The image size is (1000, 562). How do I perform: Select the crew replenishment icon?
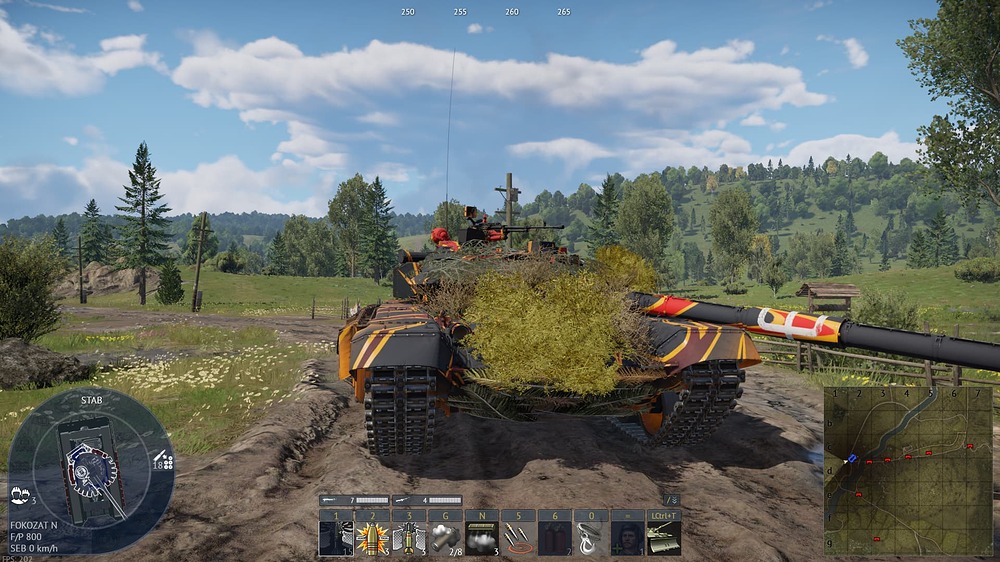[627, 538]
